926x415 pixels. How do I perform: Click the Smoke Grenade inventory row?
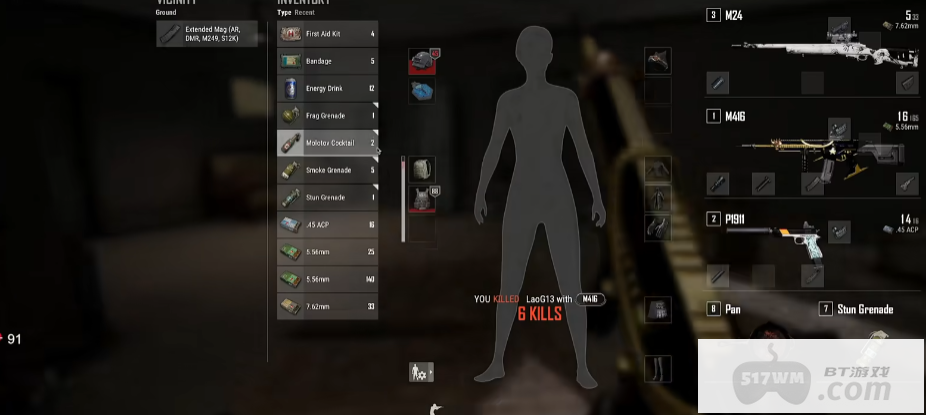tap(327, 170)
